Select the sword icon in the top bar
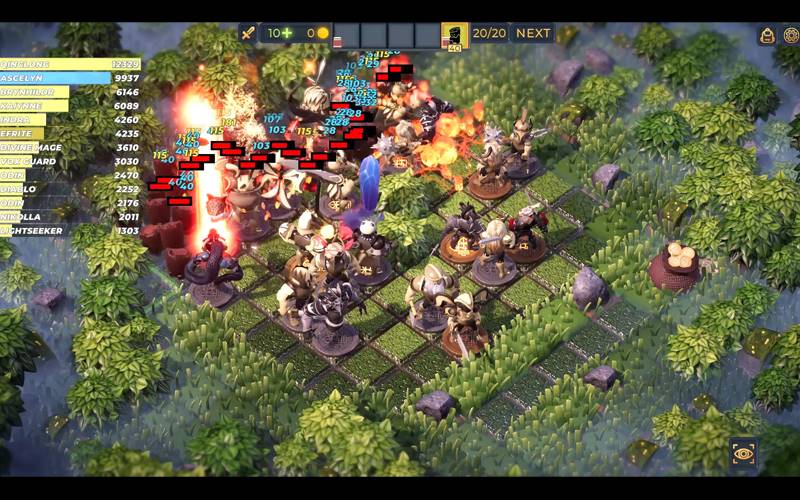The height and width of the screenshot is (500, 800). tap(248, 33)
